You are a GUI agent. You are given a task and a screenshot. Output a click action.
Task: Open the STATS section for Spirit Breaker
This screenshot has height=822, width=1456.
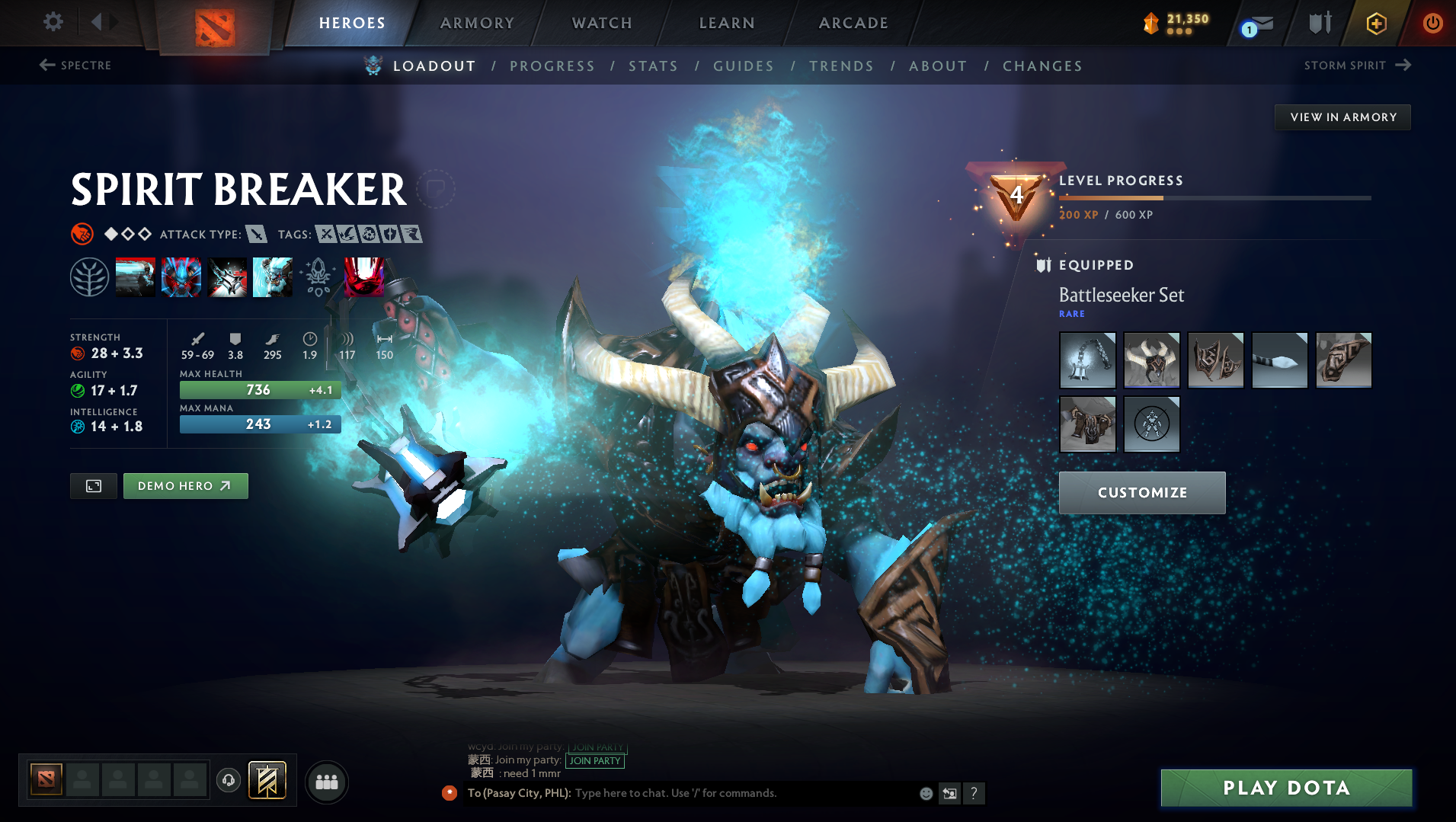(x=653, y=66)
